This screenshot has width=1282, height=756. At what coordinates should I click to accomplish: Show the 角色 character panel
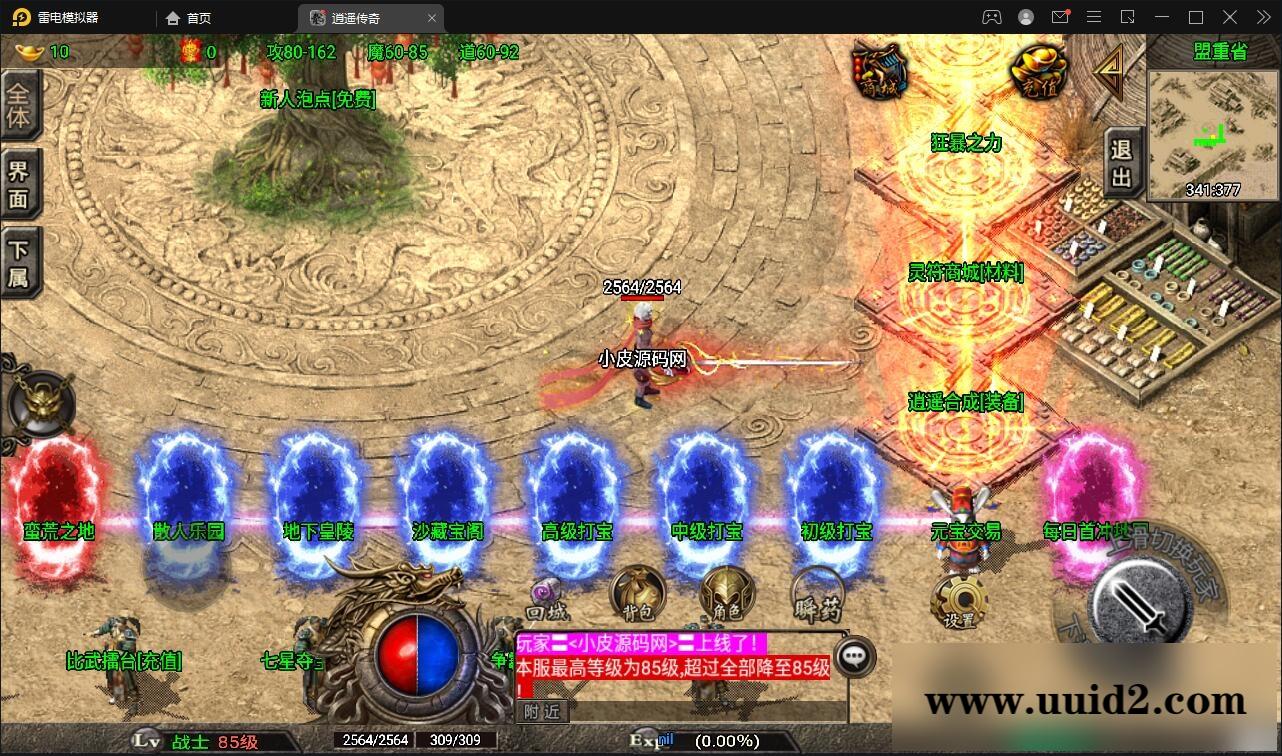(x=726, y=595)
